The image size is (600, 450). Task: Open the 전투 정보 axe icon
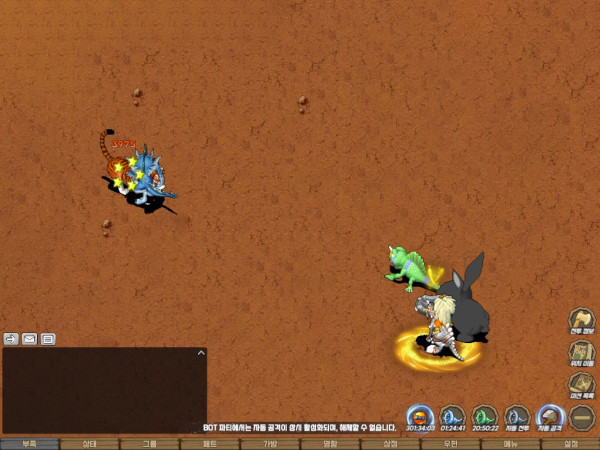(582, 322)
